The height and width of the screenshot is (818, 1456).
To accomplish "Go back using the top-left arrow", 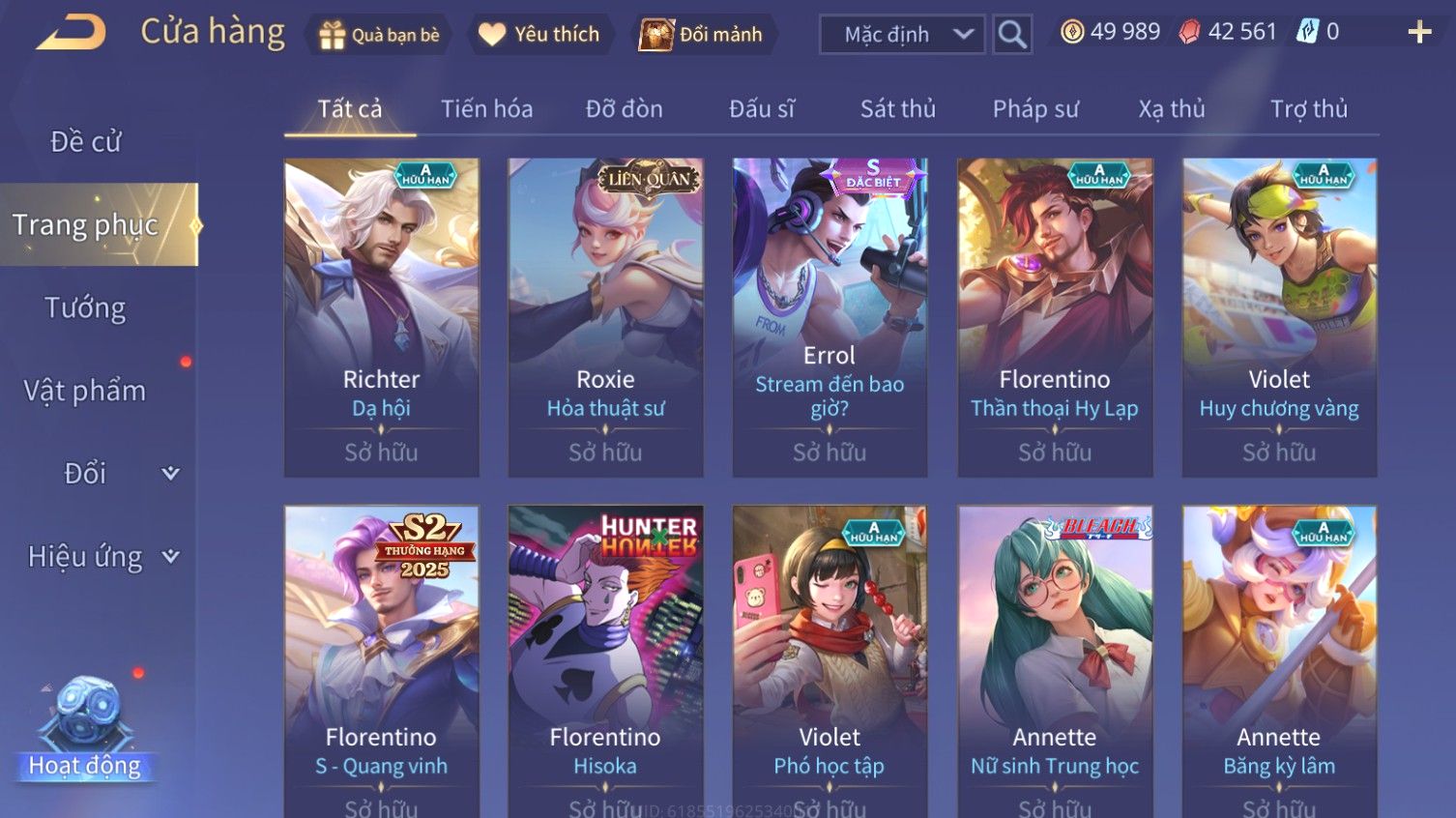I will 72,33.
